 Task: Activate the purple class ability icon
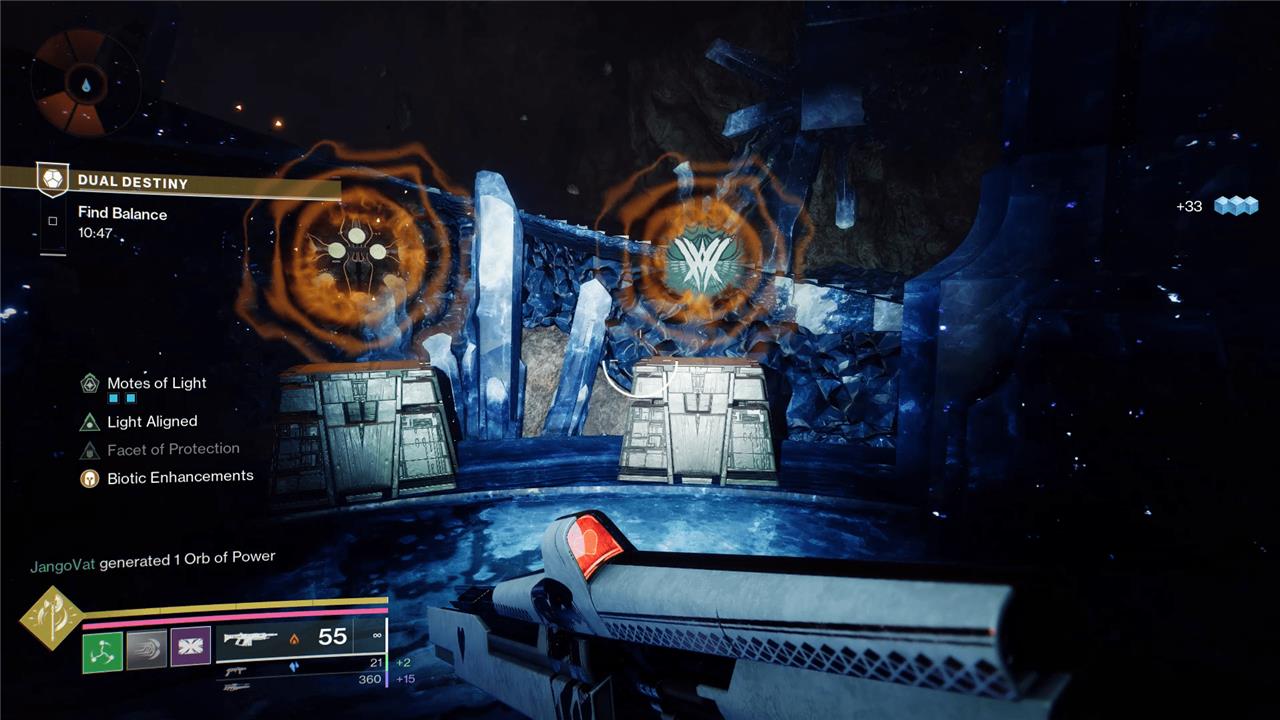(x=190, y=646)
